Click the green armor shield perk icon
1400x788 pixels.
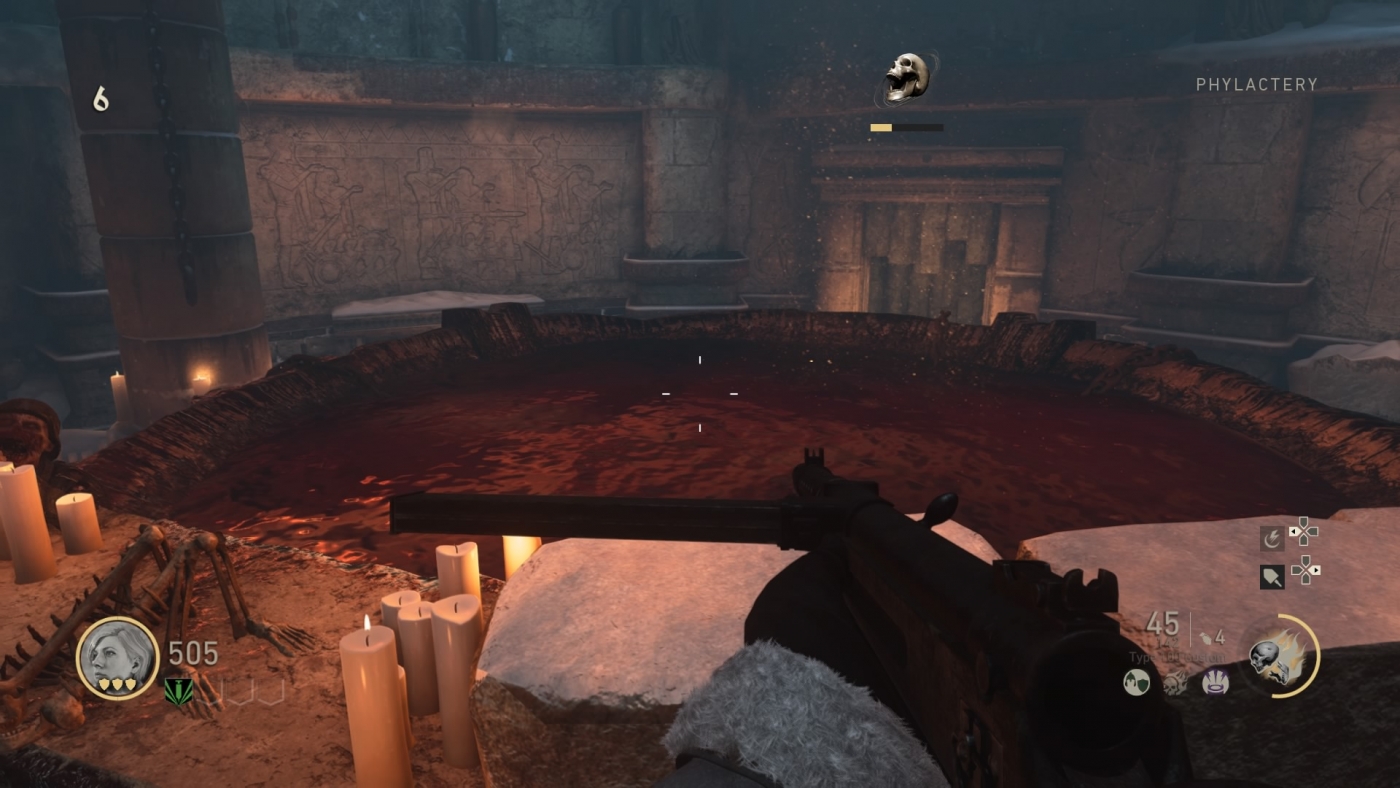pos(1136,681)
